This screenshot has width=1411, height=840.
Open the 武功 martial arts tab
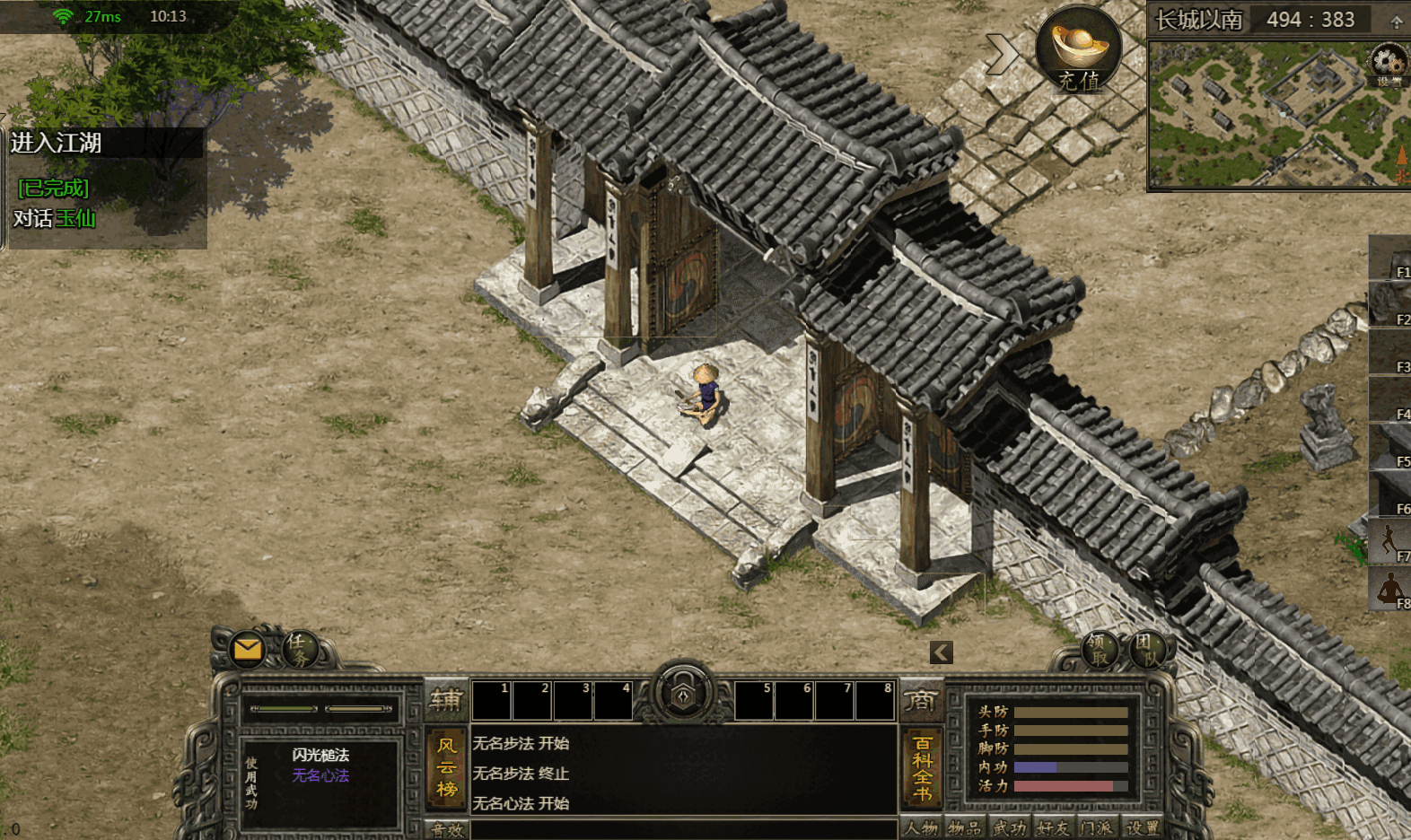pyautogui.click(x=1009, y=828)
